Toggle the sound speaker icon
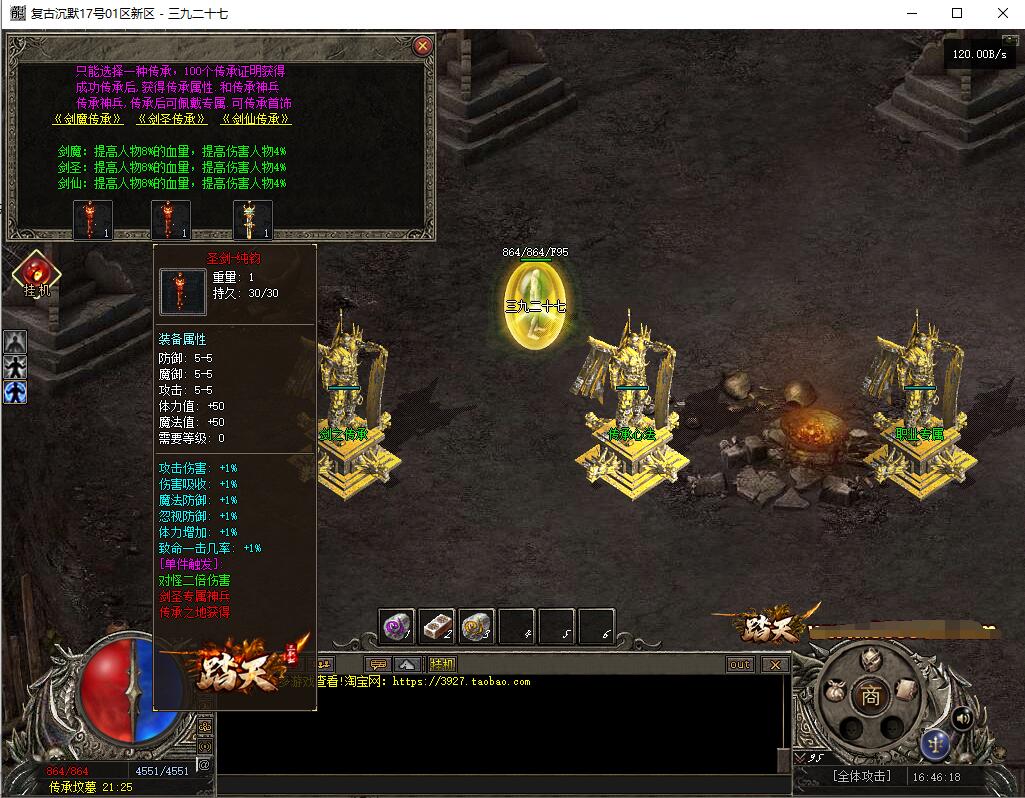Screen dimensions: 1025x798 963,717
